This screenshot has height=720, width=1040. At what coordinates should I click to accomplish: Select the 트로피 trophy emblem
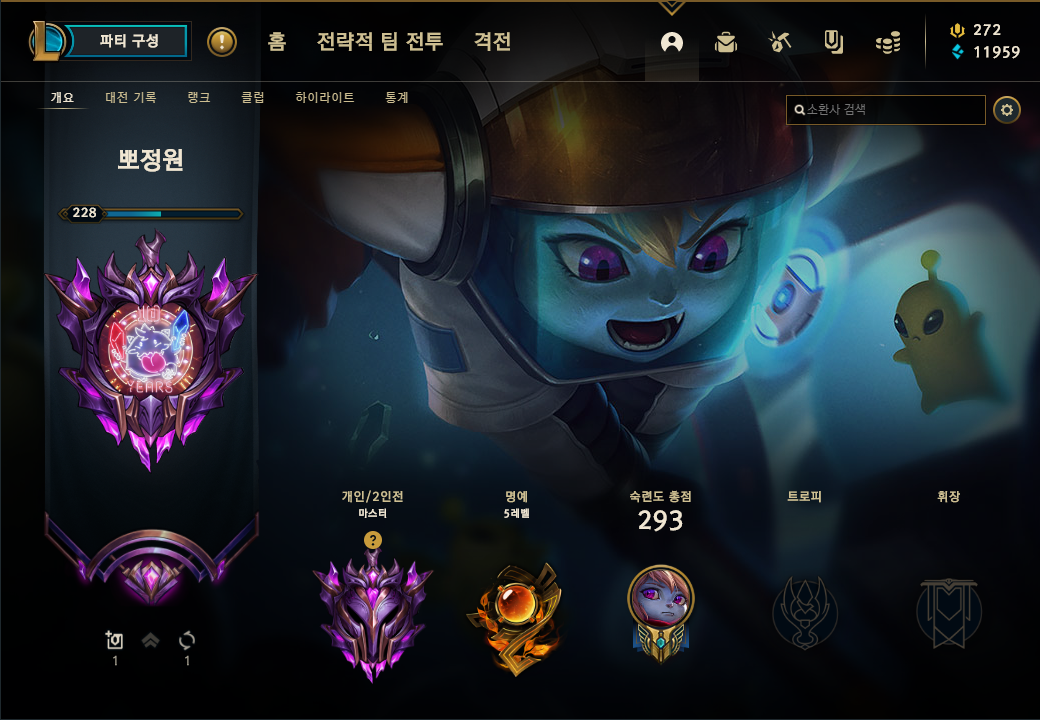click(x=805, y=612)
